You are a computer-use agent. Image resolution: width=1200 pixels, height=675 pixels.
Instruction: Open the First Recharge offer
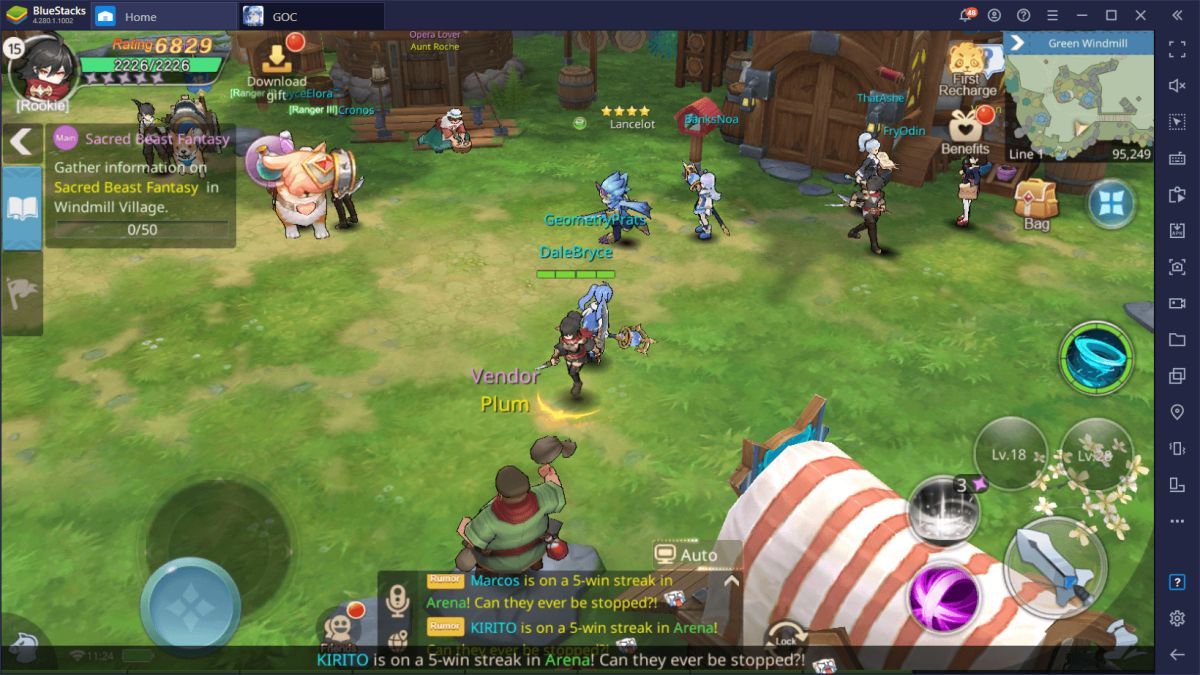(967, 68)
